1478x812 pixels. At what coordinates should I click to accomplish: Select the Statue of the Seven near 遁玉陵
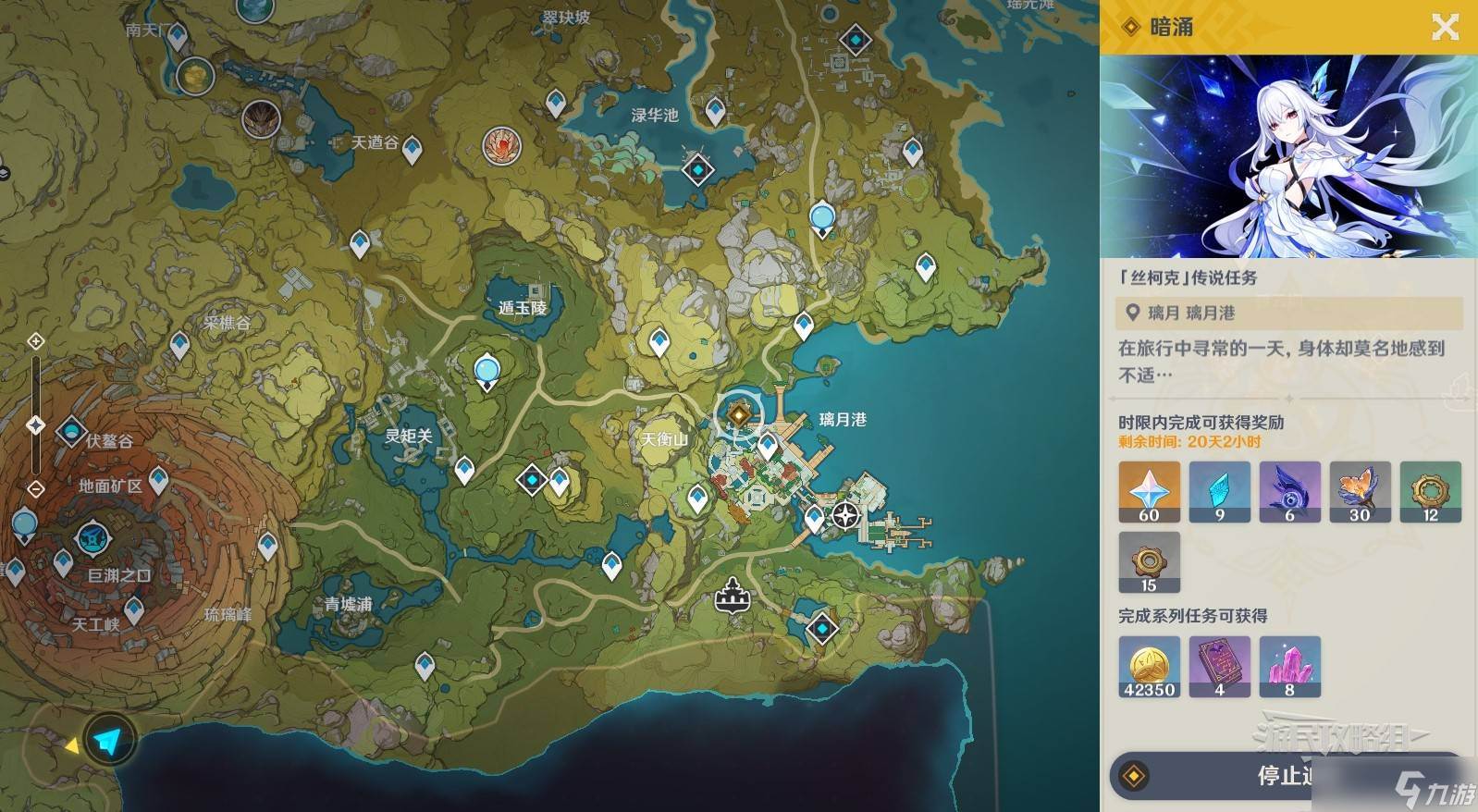(x=487, y=372)
